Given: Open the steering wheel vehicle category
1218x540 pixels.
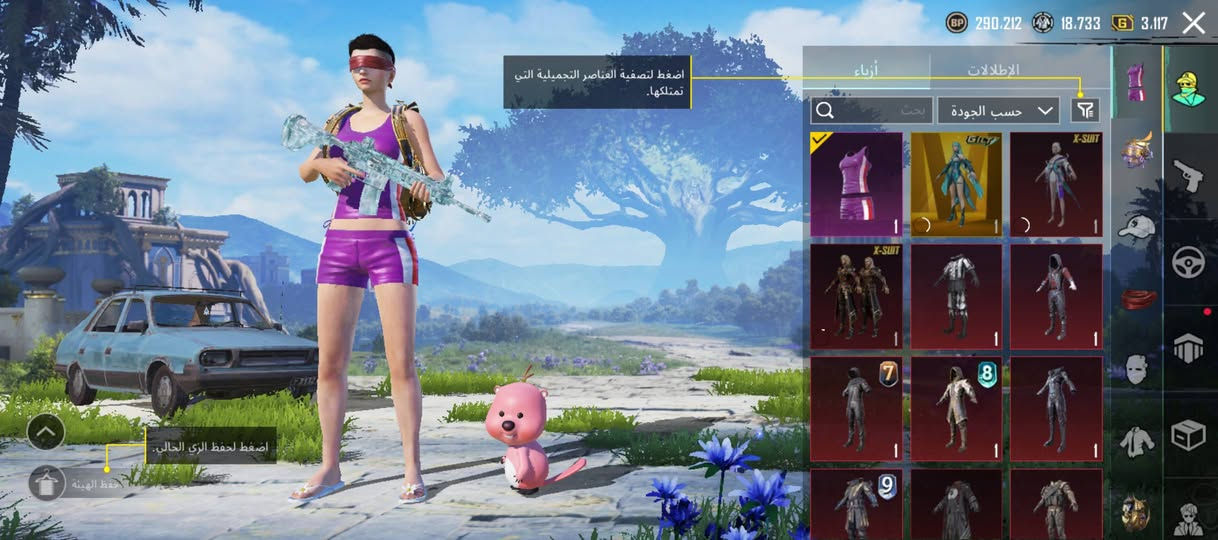Looking at the screenshot, I should 1190,262.
